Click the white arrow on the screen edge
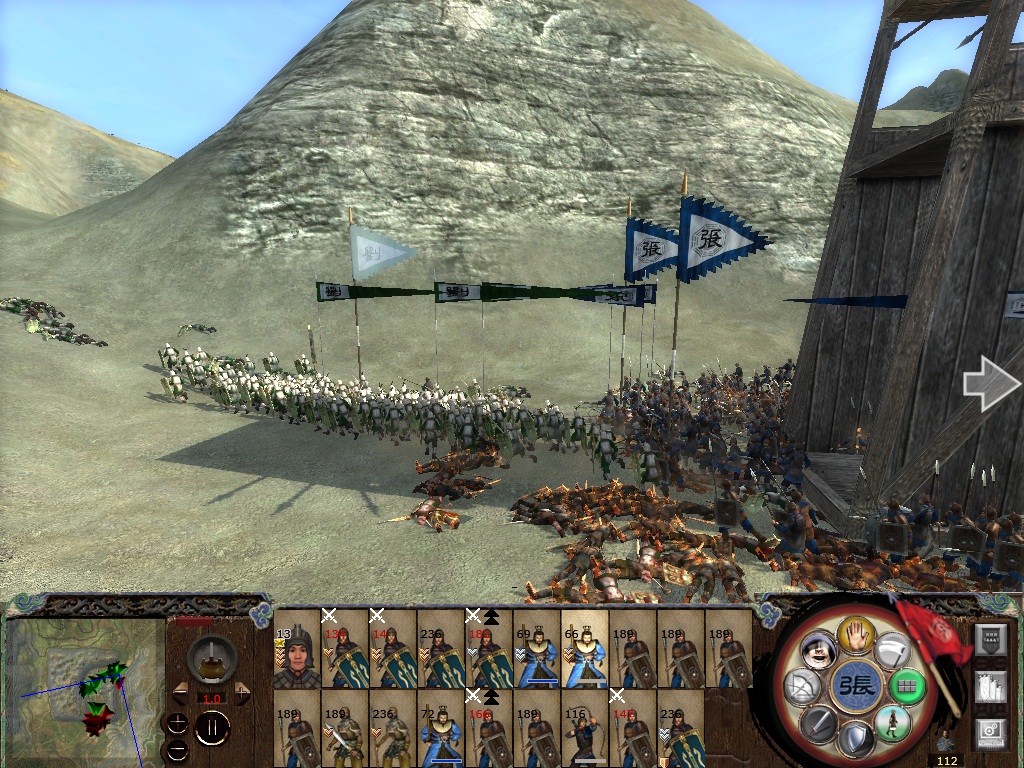The height and width of the screenshot is (768, 1024). click(x=988, y=385)
